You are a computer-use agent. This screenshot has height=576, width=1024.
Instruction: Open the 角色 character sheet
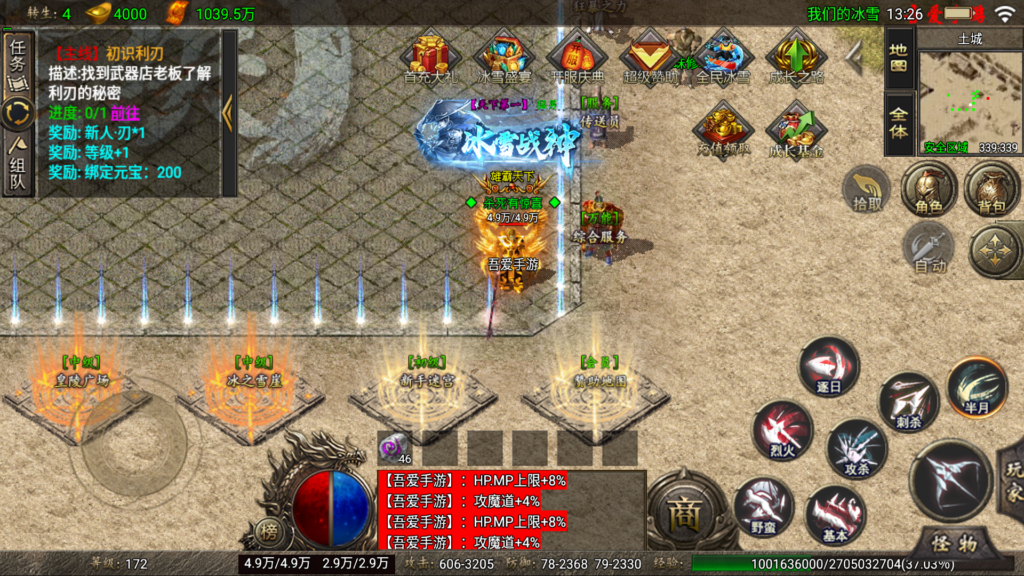coord(929,189)
